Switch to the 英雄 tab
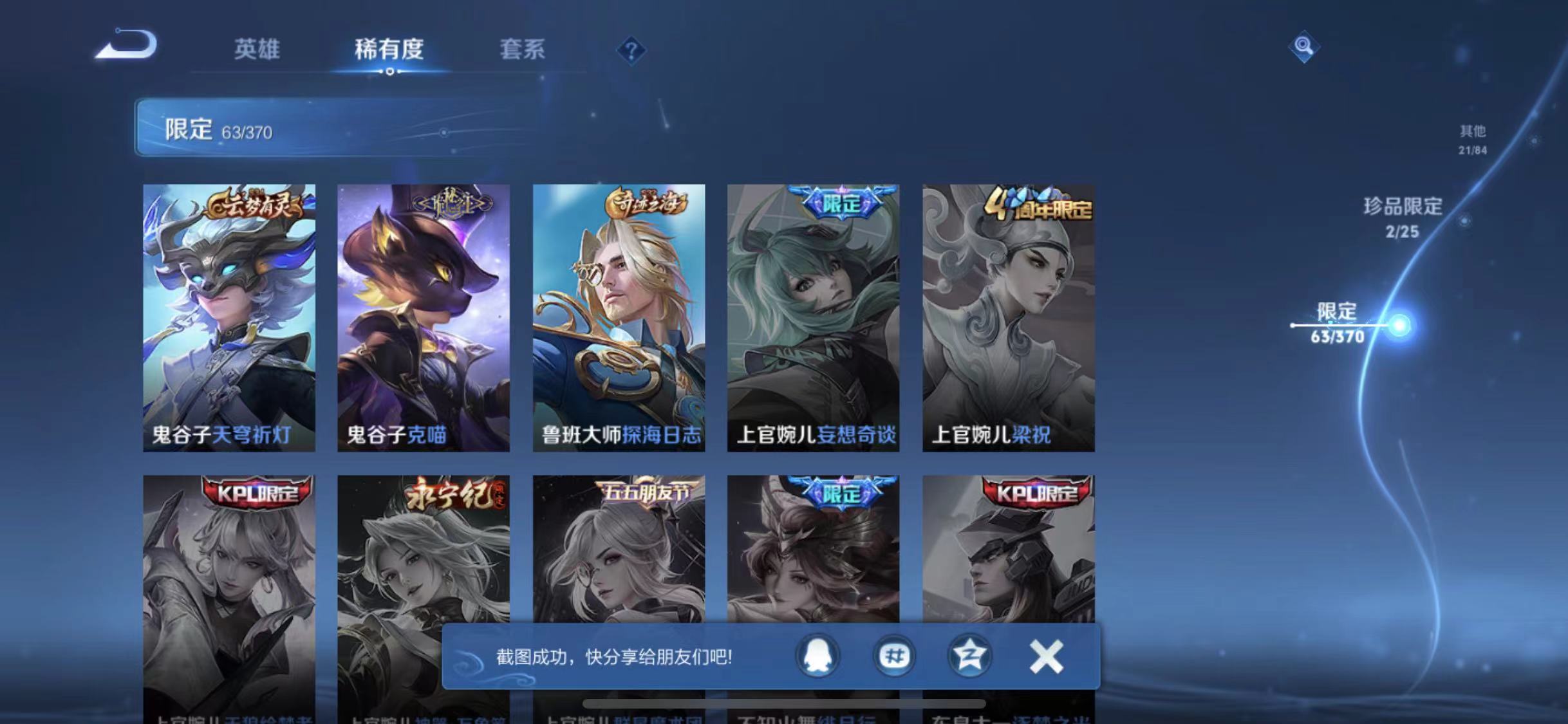1568x724 pixels. point(259,50)
